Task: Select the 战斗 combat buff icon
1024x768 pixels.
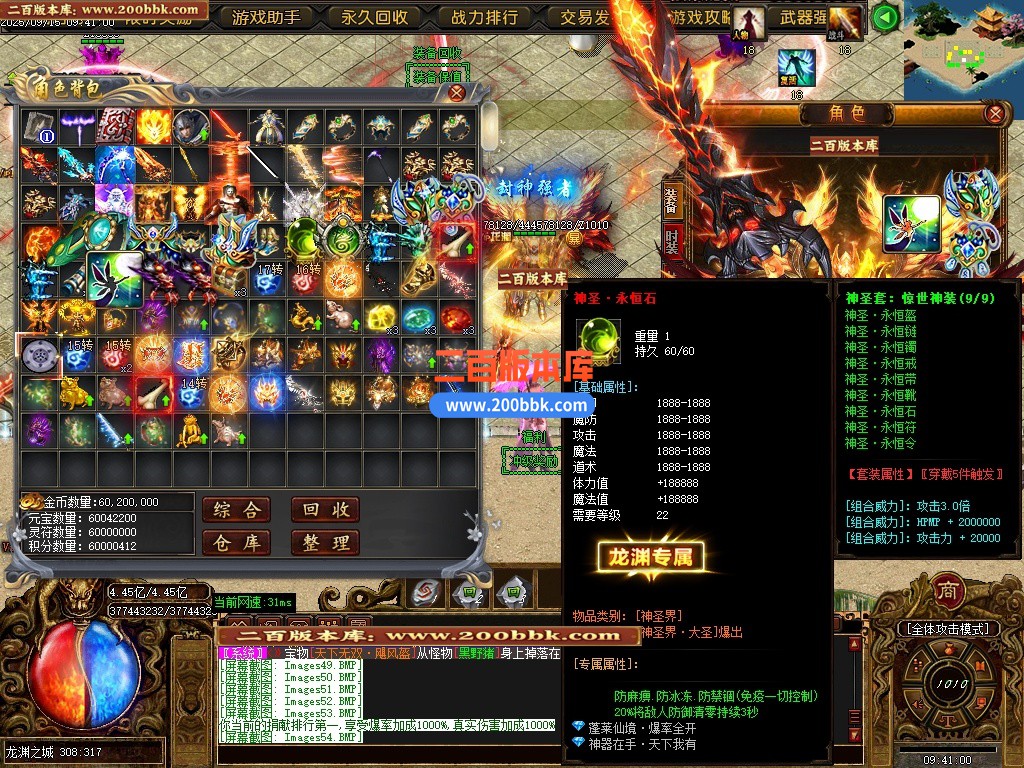Action: [845, 22]
